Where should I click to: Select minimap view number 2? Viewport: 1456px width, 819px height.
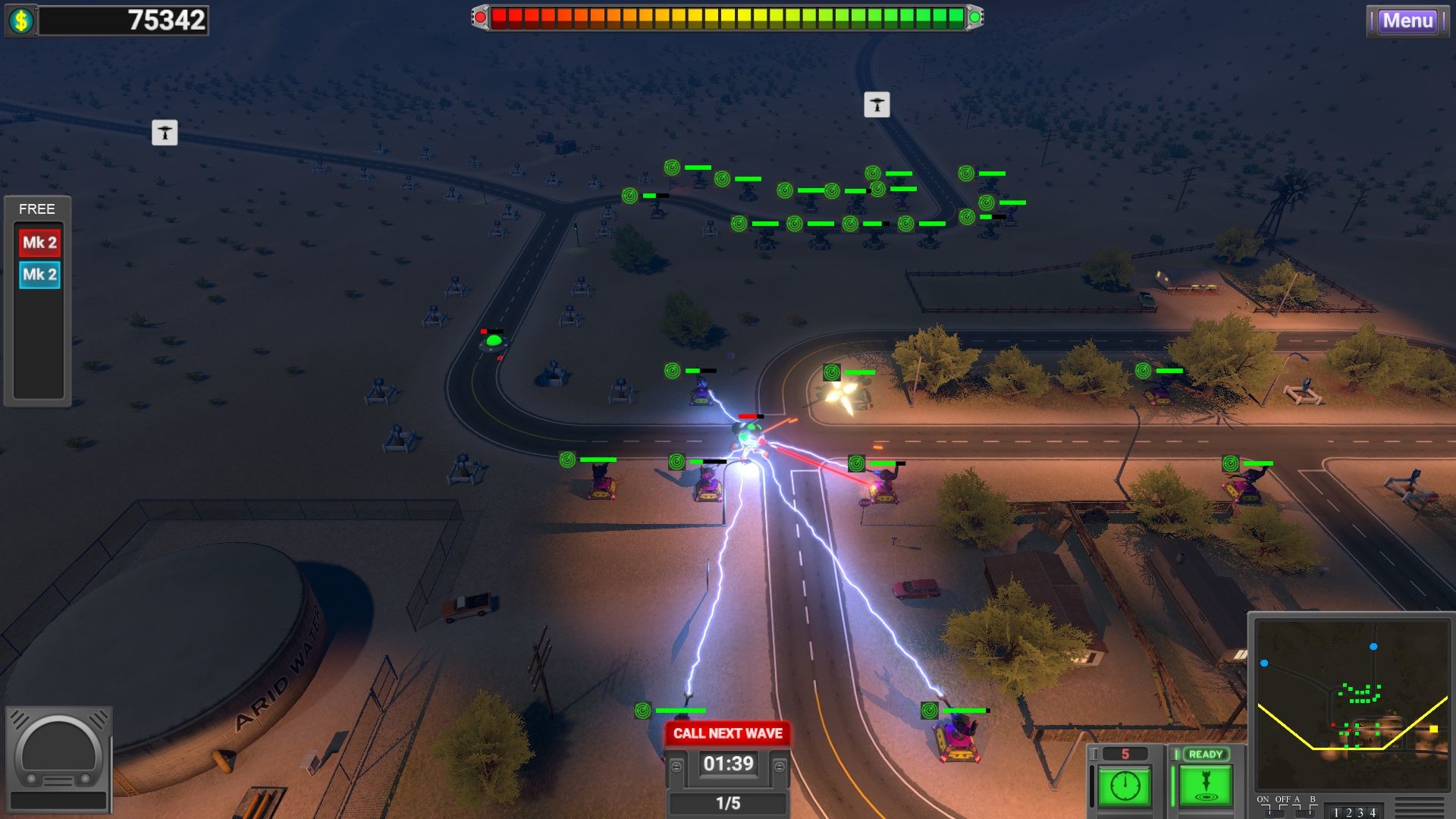[x=1351, y=813]
